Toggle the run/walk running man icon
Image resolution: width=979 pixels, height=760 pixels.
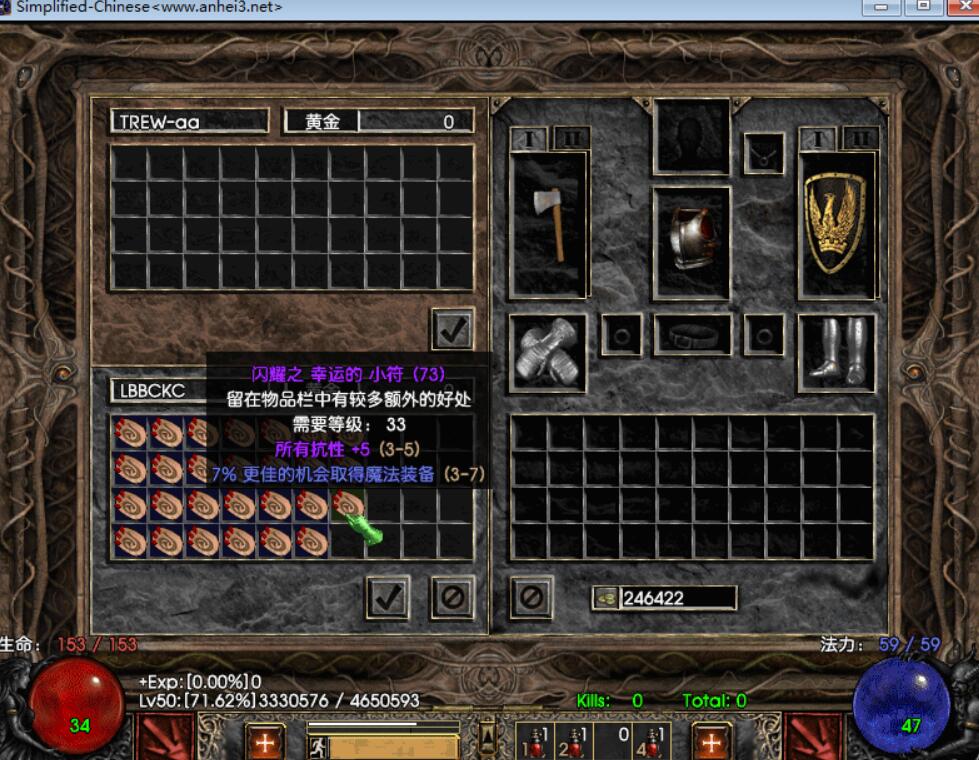(317, 746)
